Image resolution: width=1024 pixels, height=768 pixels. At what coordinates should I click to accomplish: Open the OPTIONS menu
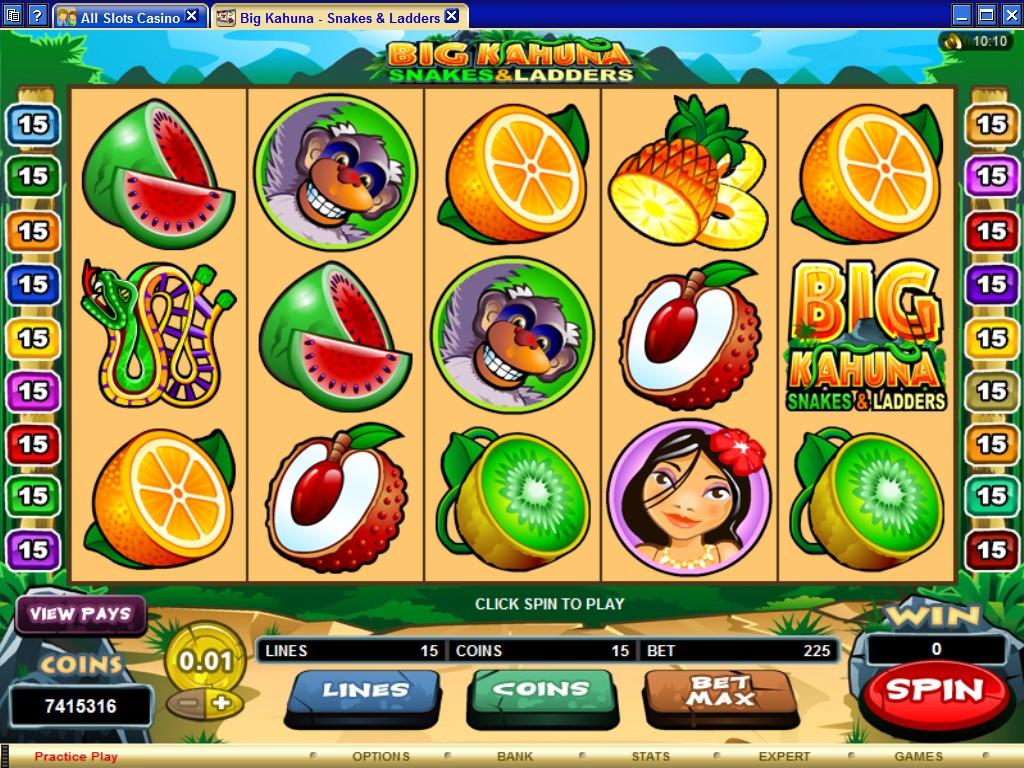(x=381, y=756)
